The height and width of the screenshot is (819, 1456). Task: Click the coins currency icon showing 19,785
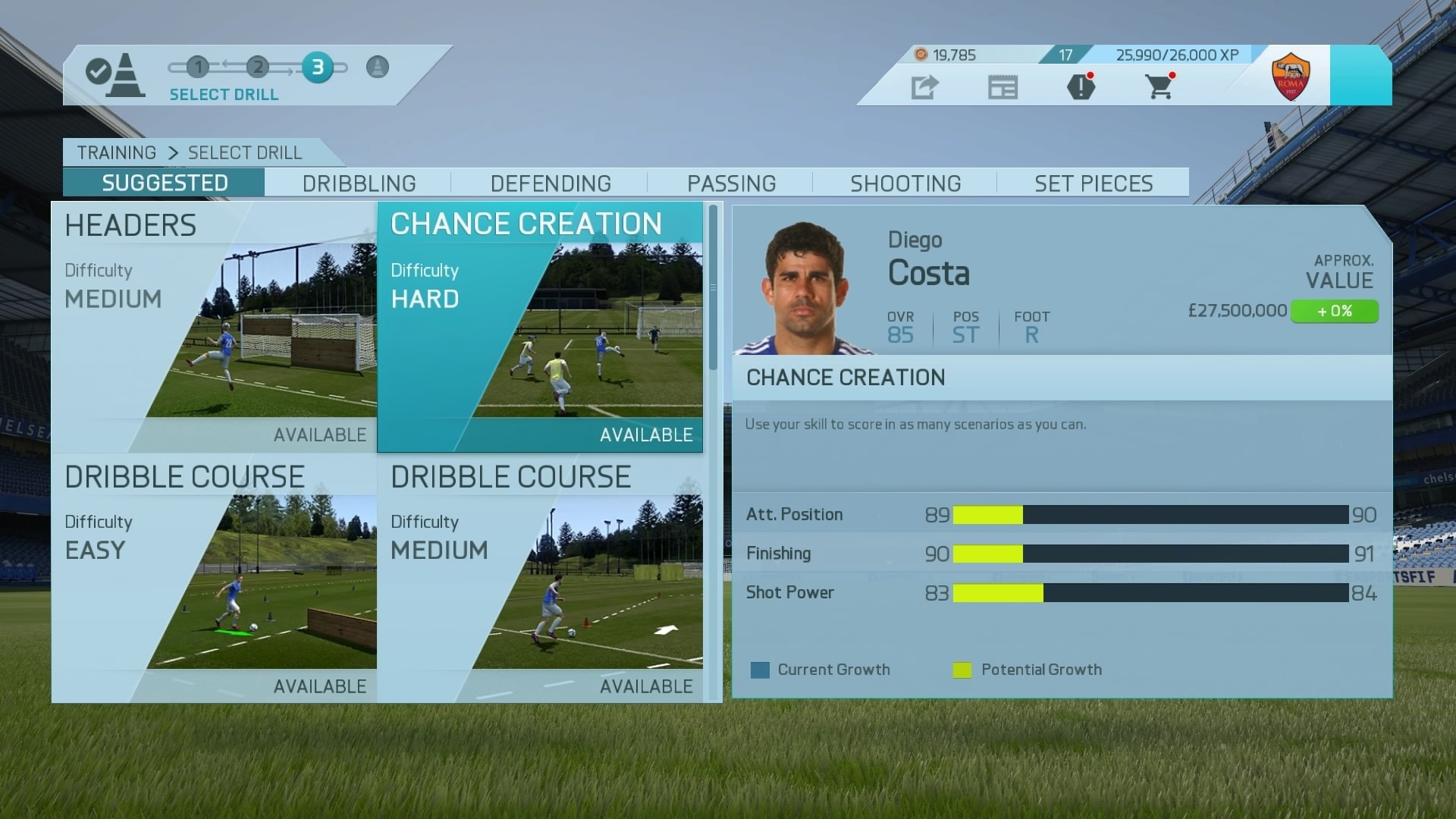921,55
